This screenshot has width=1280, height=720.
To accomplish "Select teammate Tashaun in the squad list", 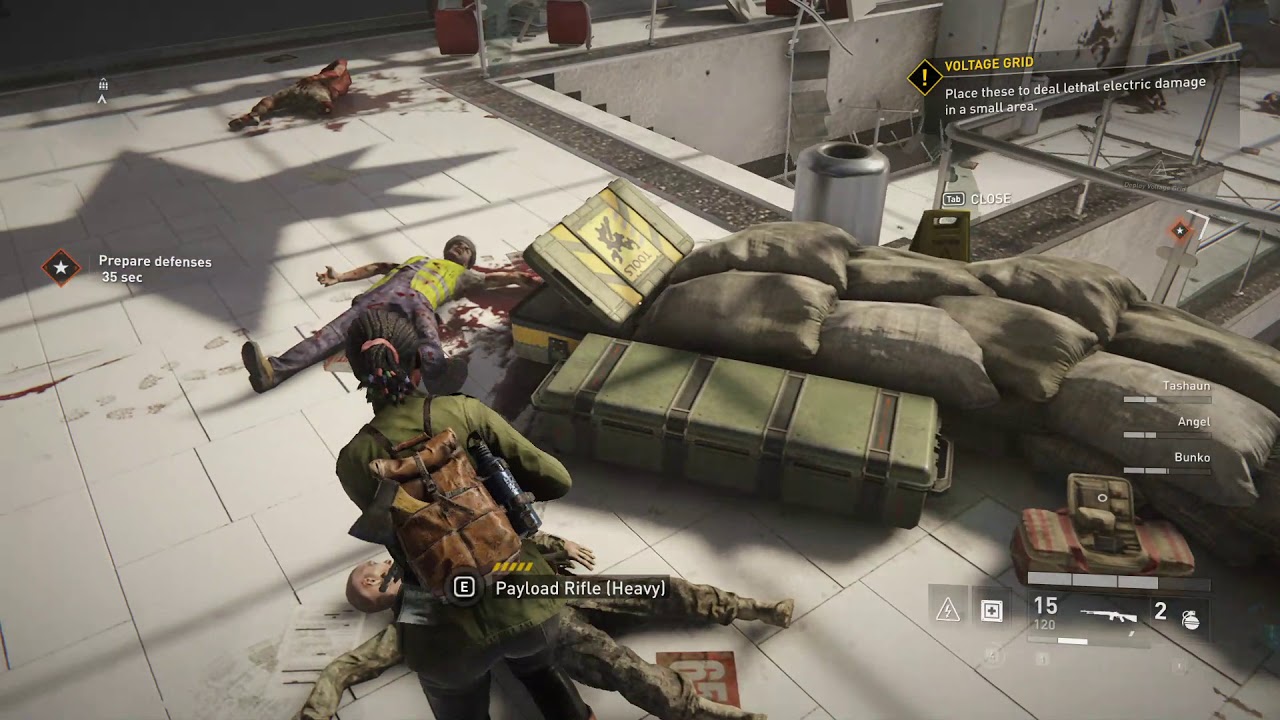I will 1186,386.
